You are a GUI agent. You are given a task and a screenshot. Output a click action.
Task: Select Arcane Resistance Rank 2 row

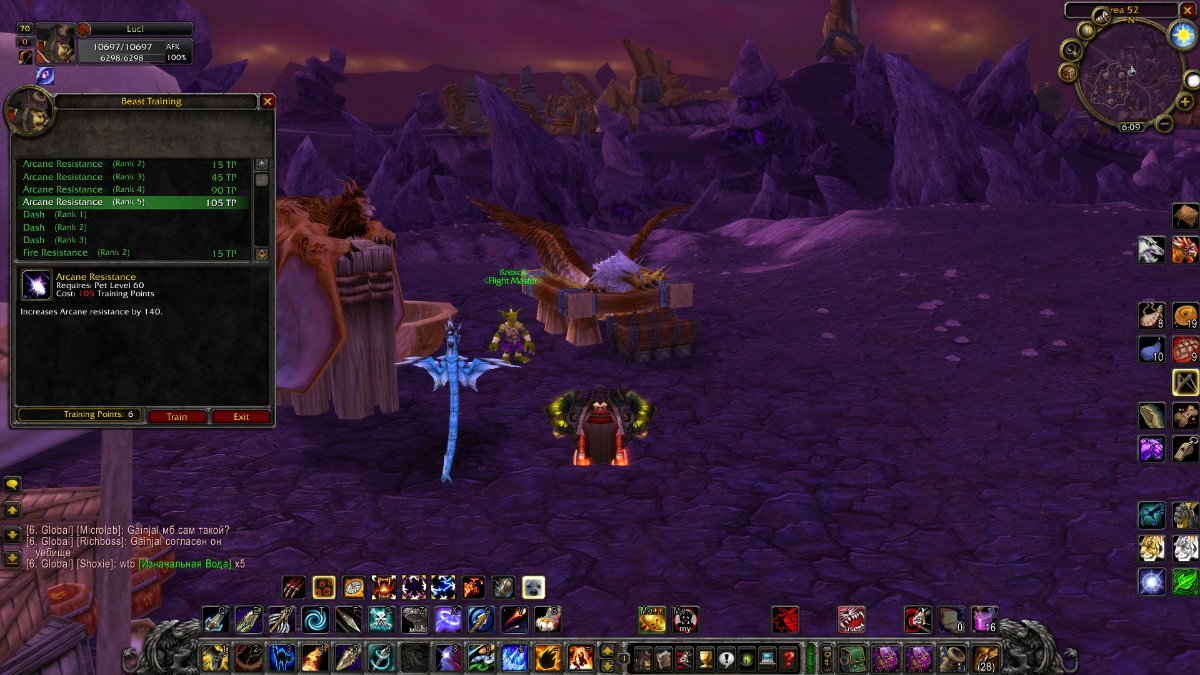click(x=130, y=164)
